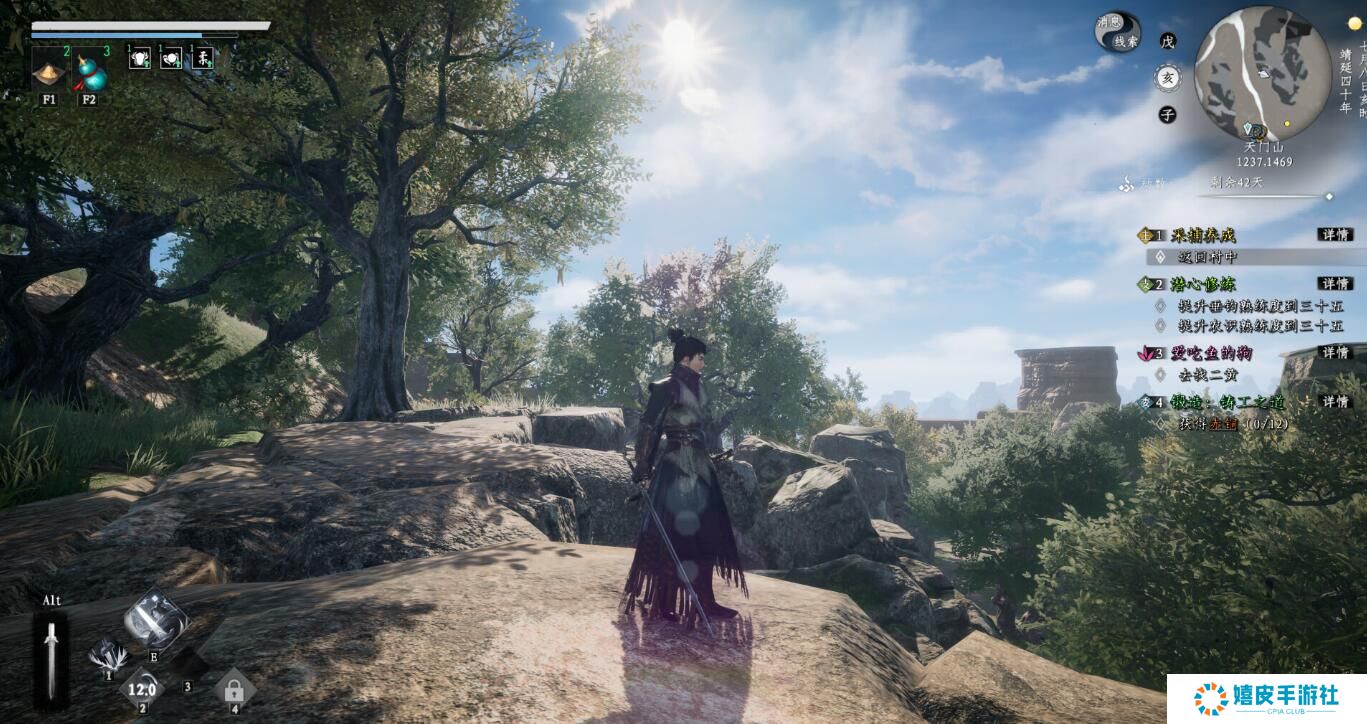Select the 子 time marker
This screenshot has width=1367, height=724.
[1167, 114]
